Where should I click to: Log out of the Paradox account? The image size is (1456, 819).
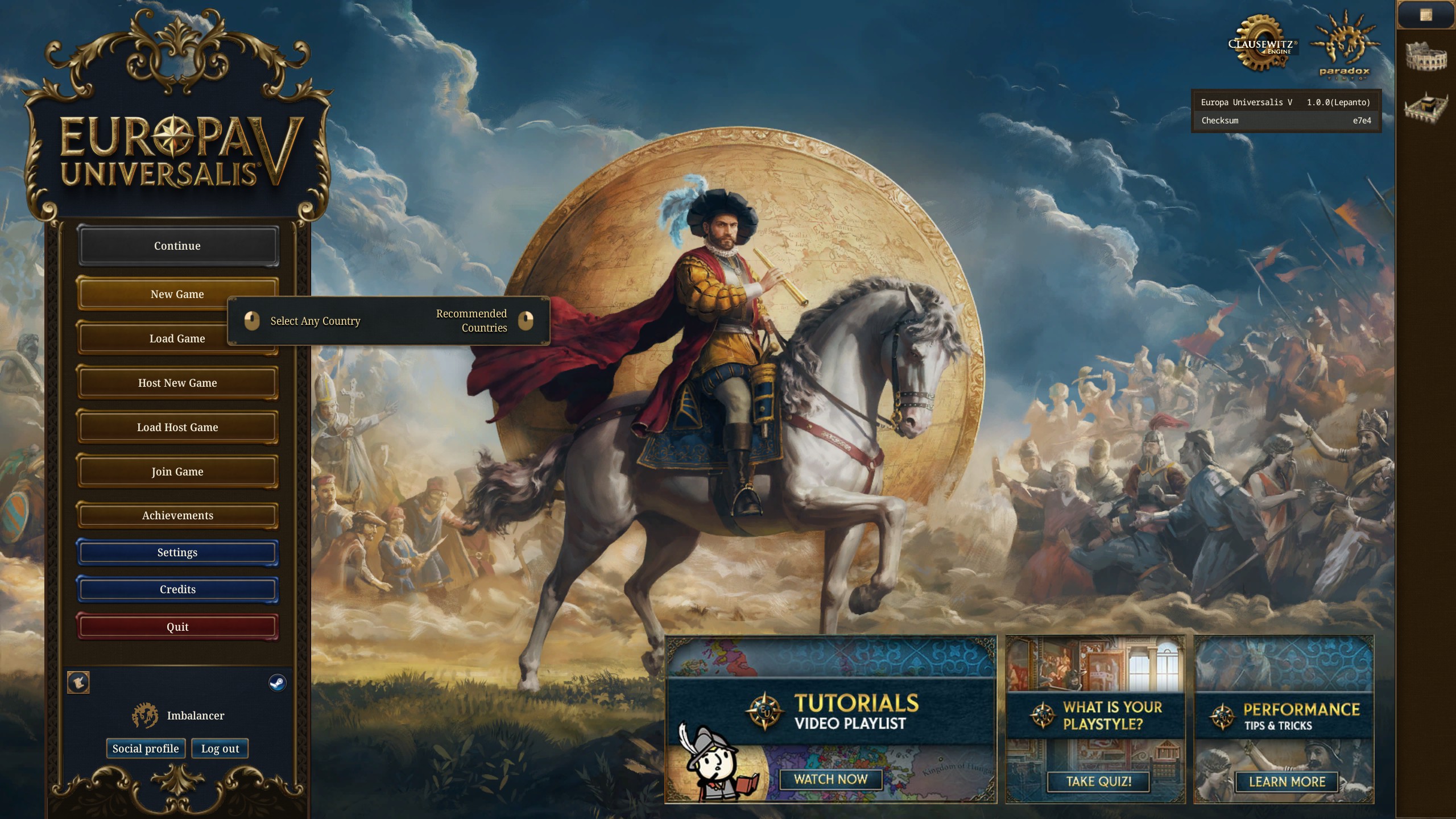point(220,748)
